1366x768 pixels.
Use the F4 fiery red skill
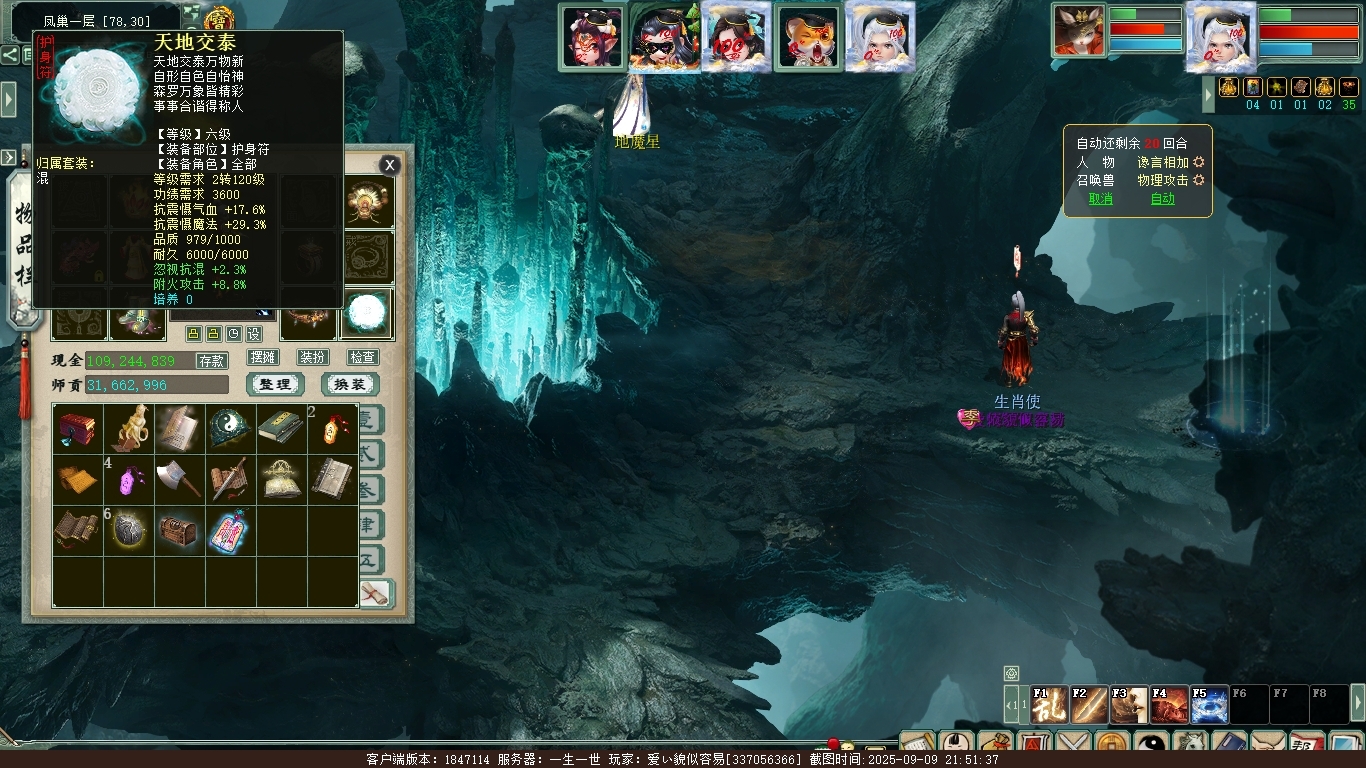coord(1169,705)
